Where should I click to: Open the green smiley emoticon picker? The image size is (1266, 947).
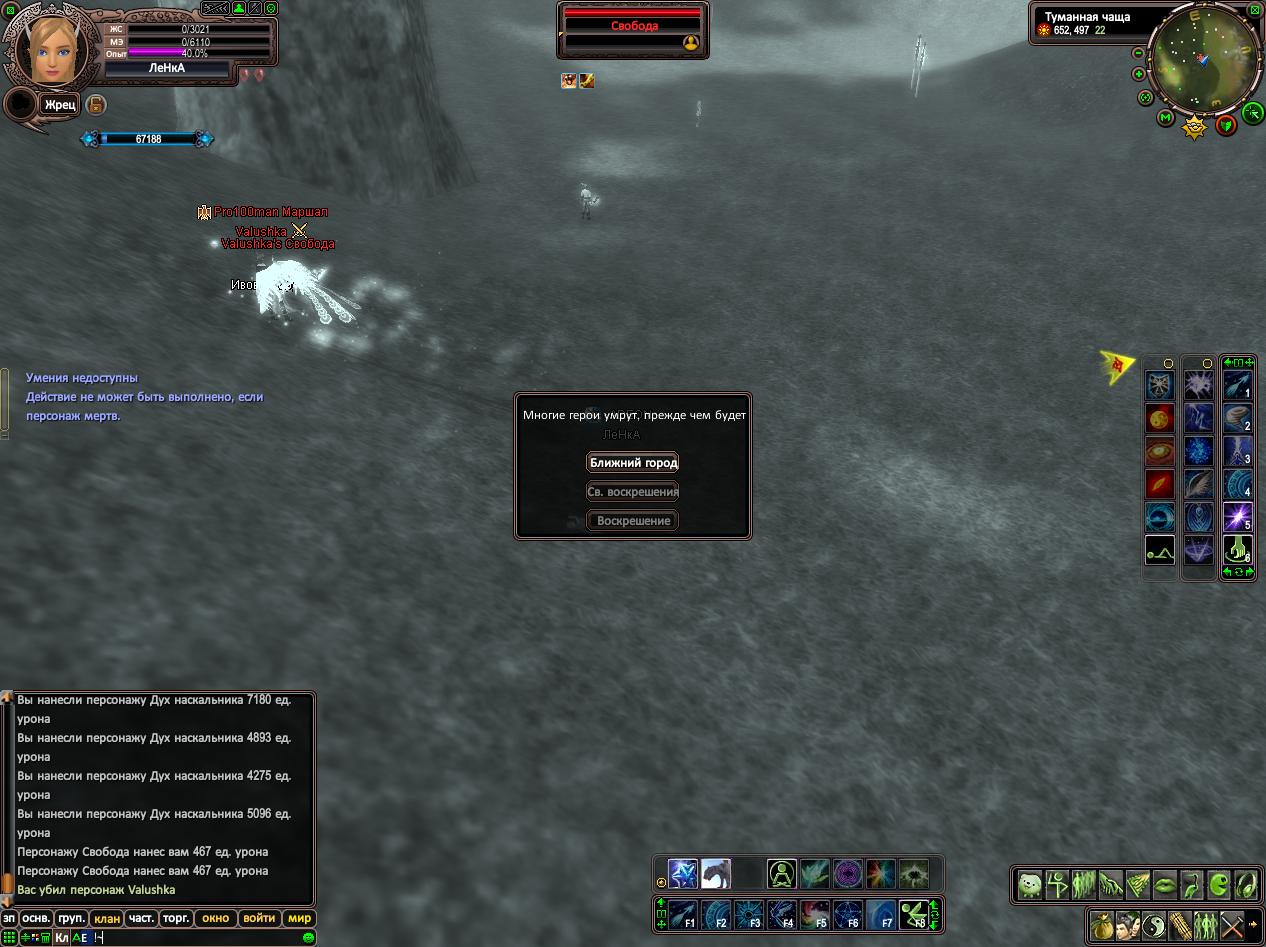(x=308, y=937)
